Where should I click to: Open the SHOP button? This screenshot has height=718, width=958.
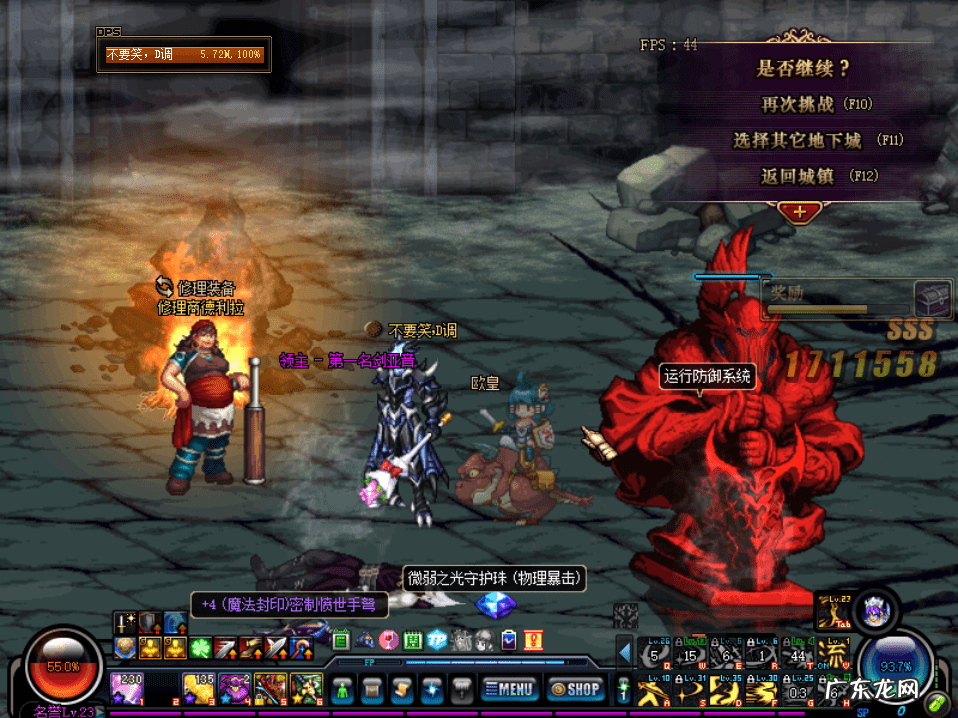574,688
